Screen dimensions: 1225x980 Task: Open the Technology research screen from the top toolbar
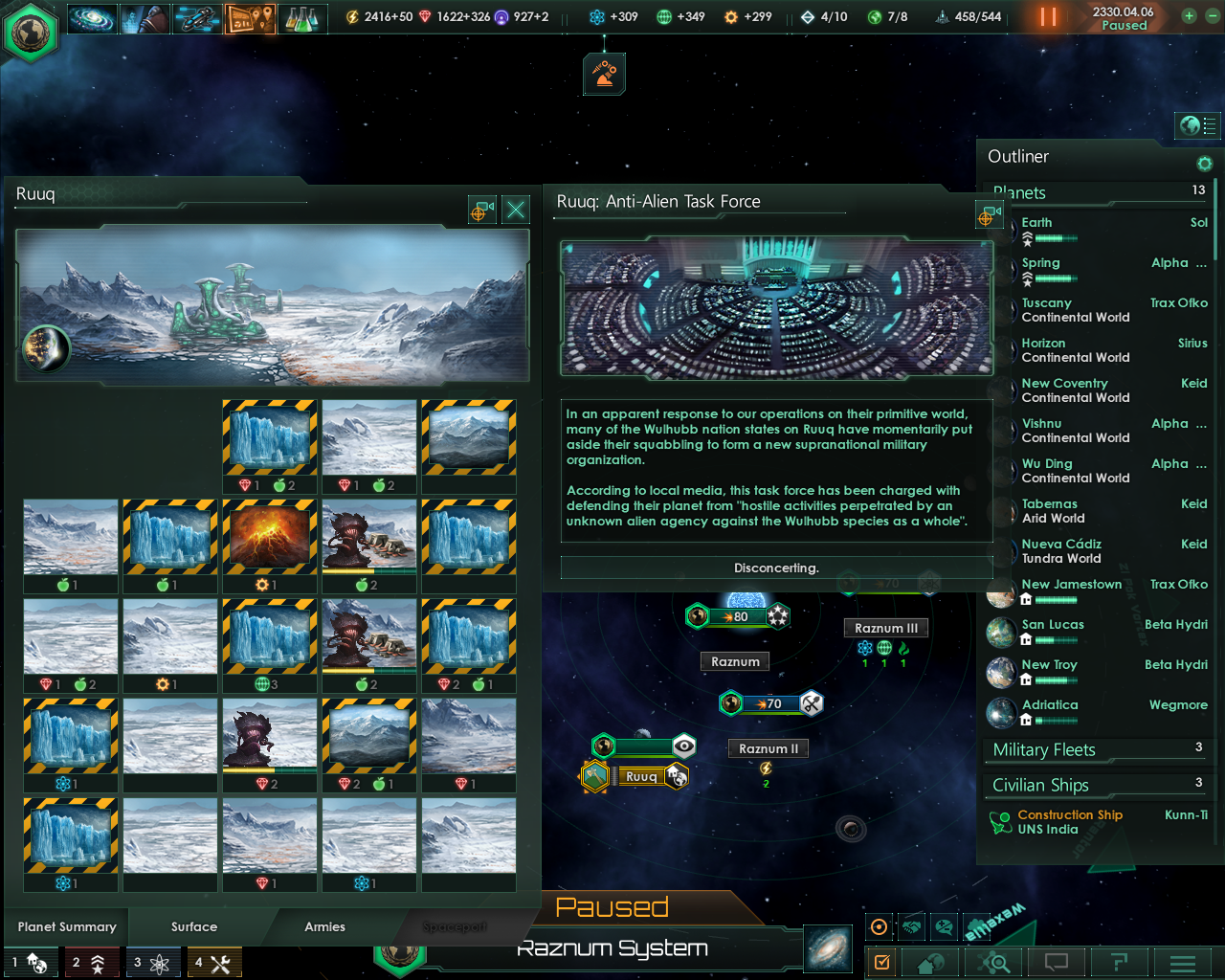coord(302,17)
